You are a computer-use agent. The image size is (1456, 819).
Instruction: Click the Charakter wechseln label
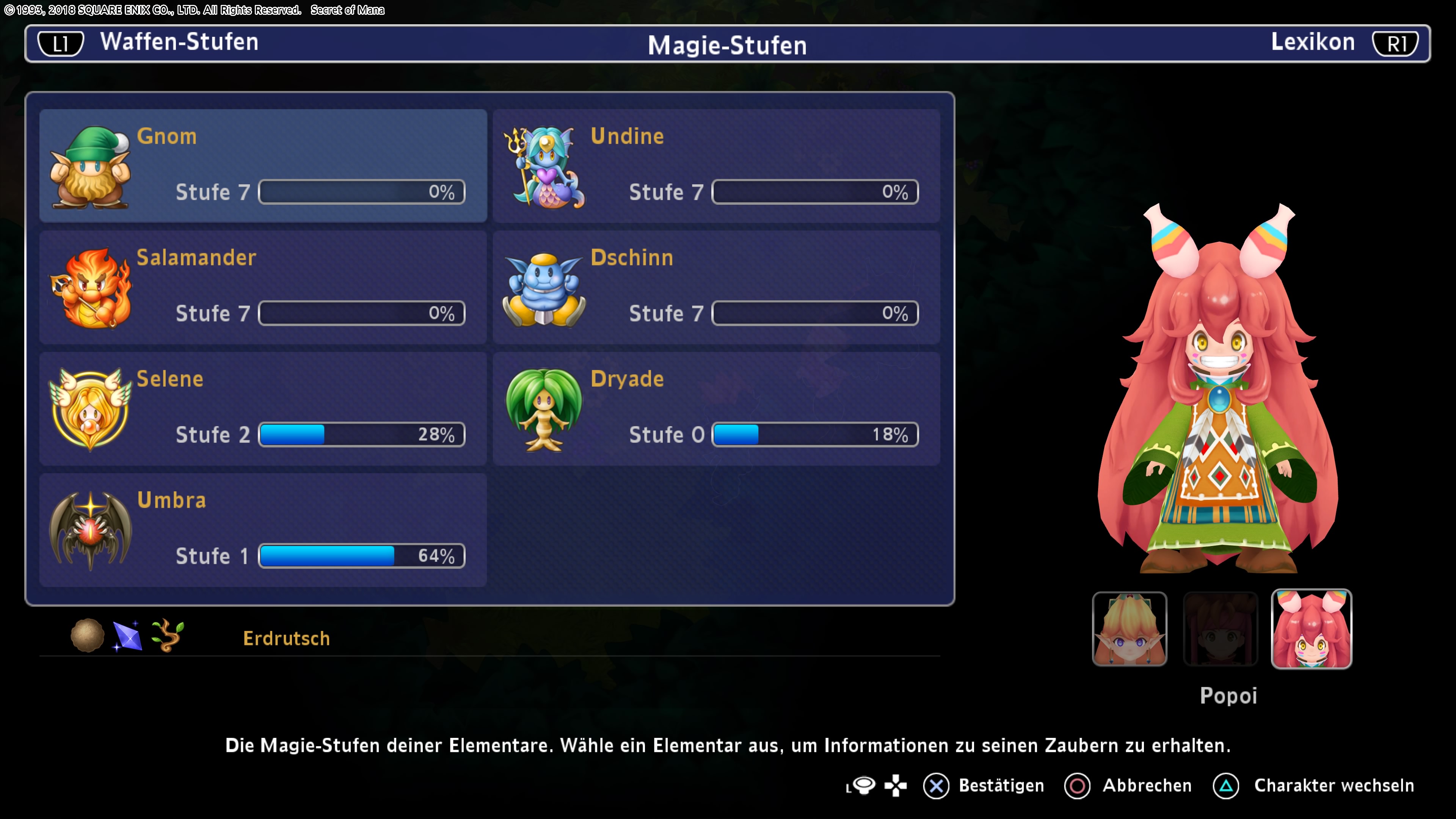pos(1334,786)
